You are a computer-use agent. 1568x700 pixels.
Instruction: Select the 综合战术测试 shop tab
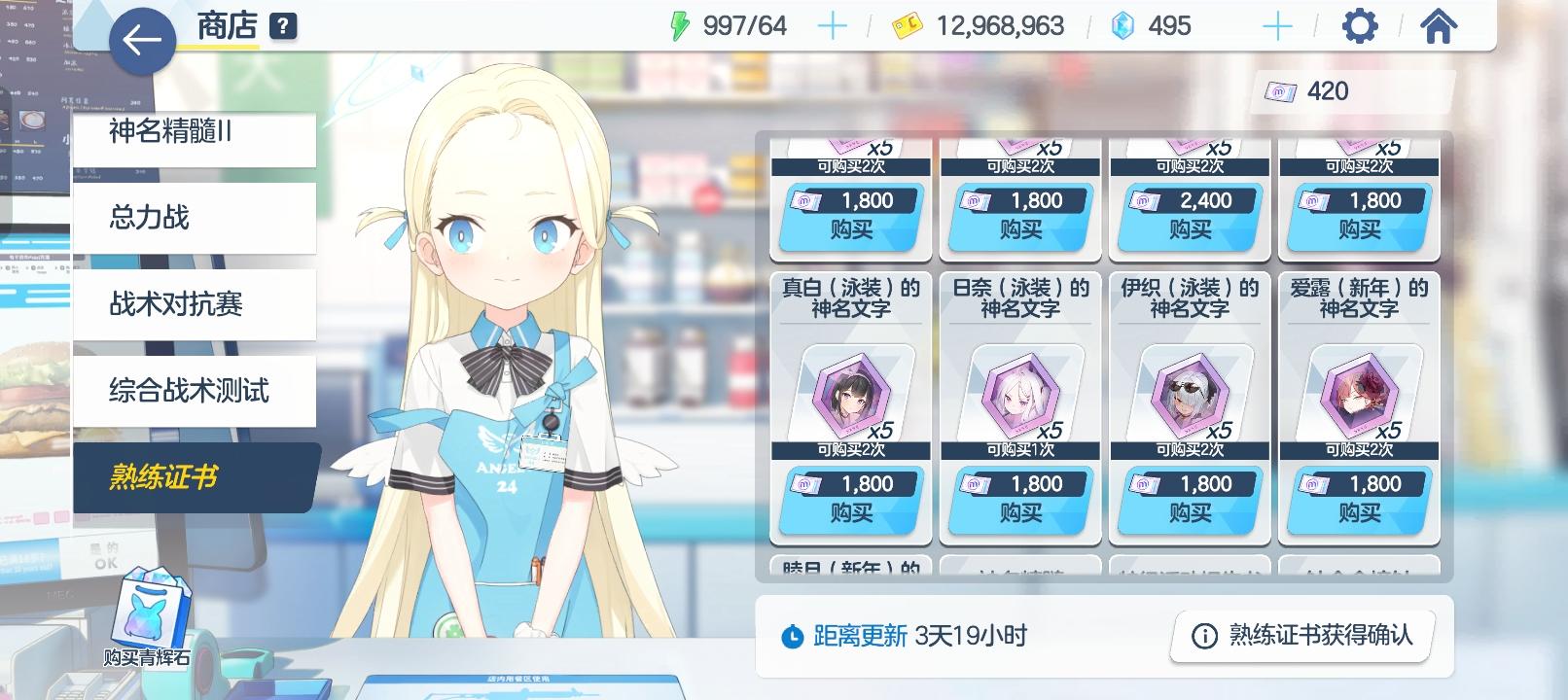tap(194, 391)
